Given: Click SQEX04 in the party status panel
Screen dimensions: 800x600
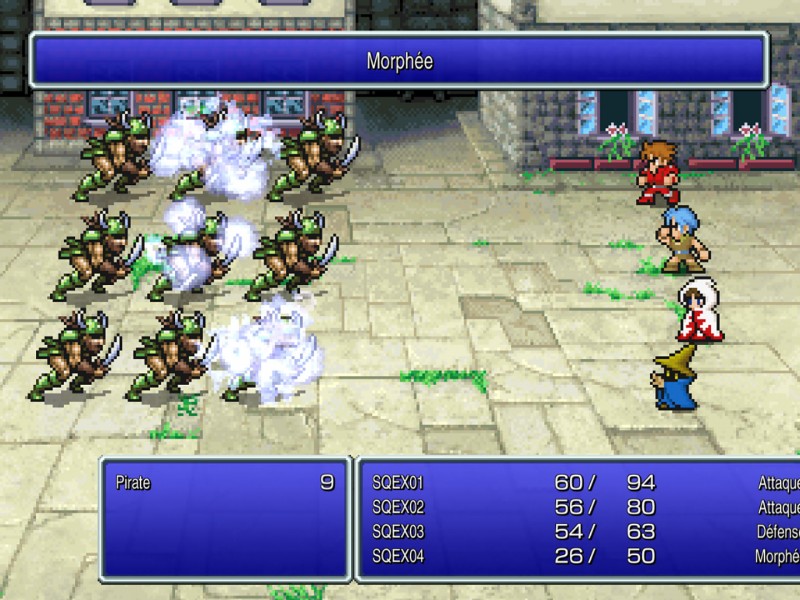Looking at the screenshot, I should (398, 556).
